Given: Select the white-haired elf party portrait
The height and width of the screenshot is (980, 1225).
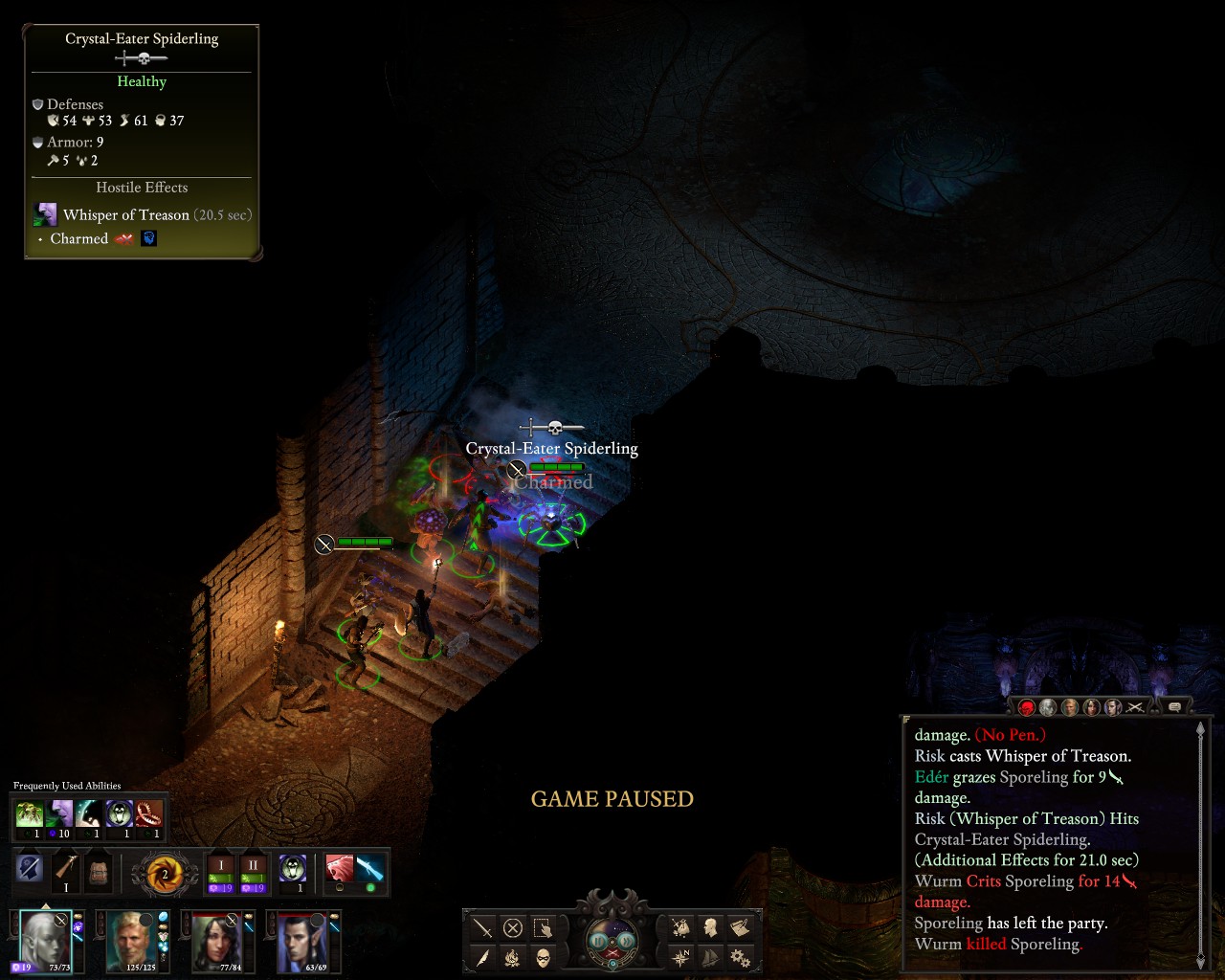Looking at the screenshot, I should [44, 940].
